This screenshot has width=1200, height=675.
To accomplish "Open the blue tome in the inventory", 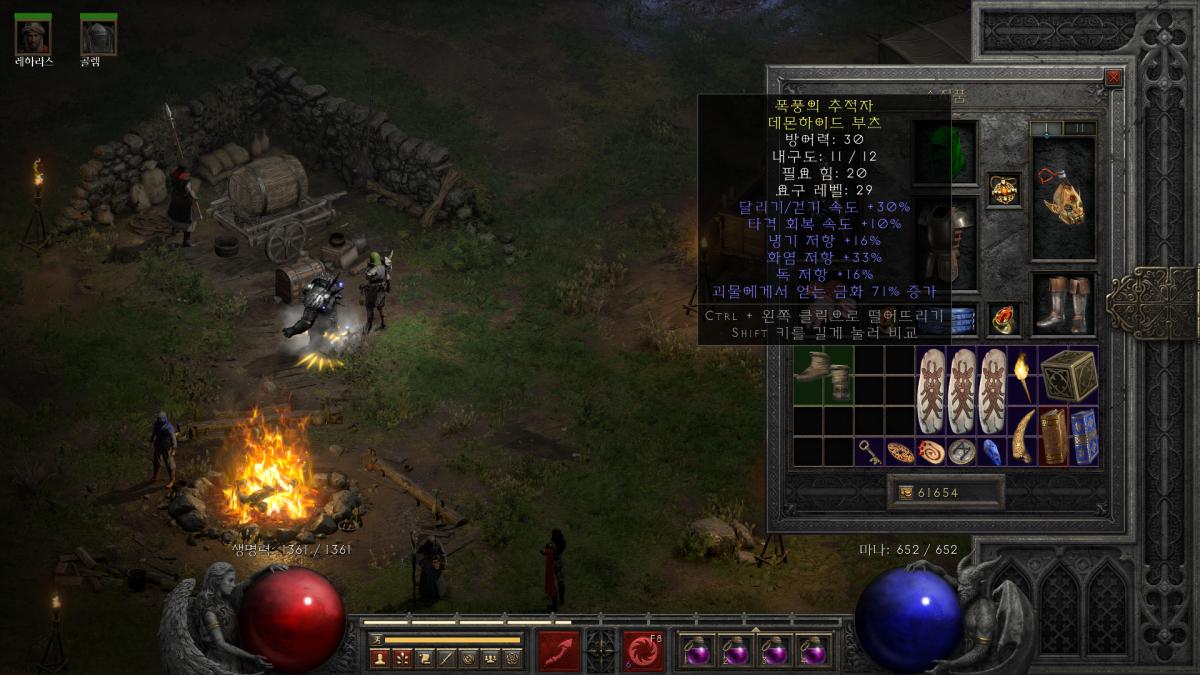I will point(1084,436).
